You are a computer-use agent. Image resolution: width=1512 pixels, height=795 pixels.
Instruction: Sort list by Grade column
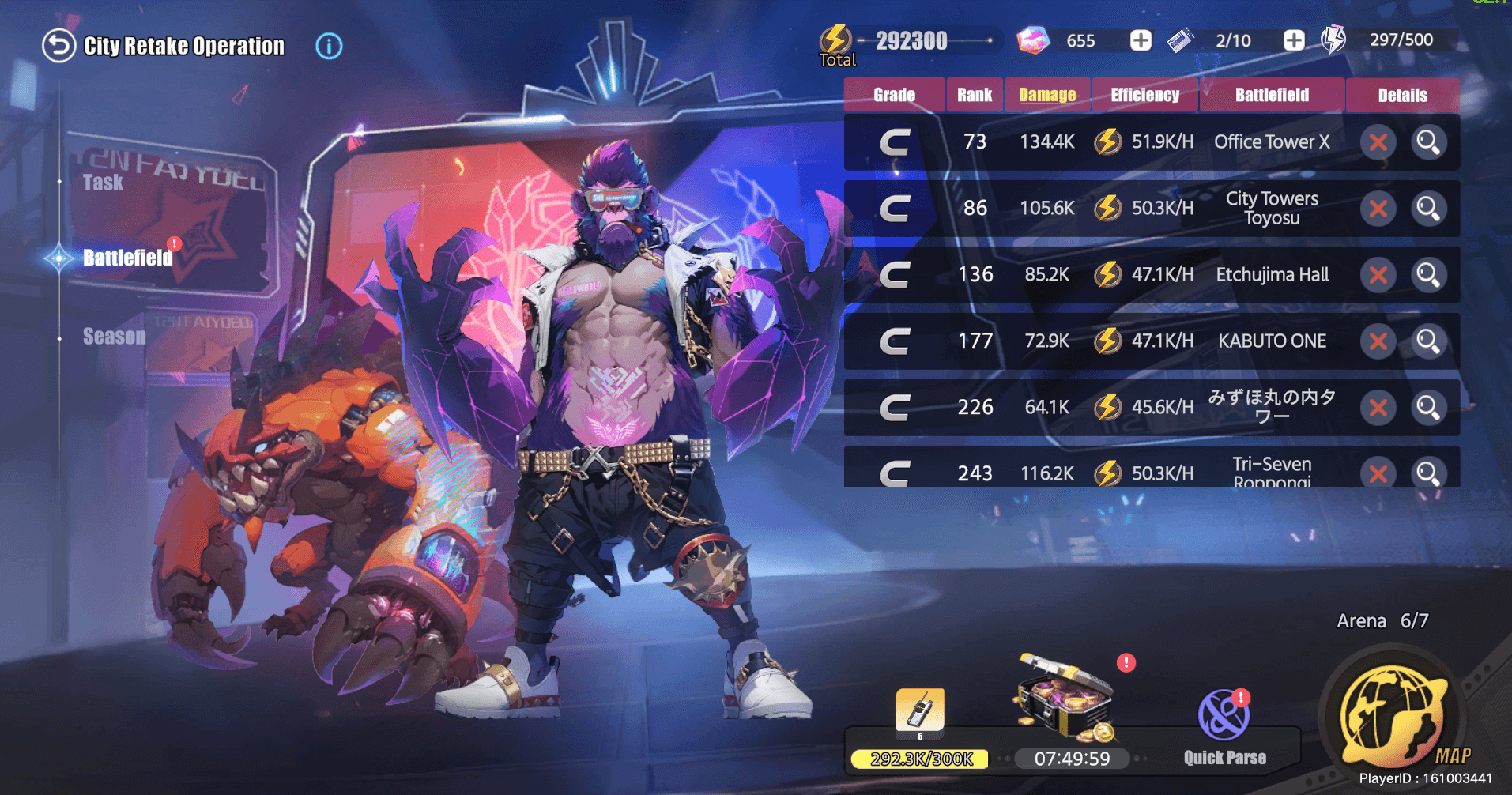tap(894, 95)
